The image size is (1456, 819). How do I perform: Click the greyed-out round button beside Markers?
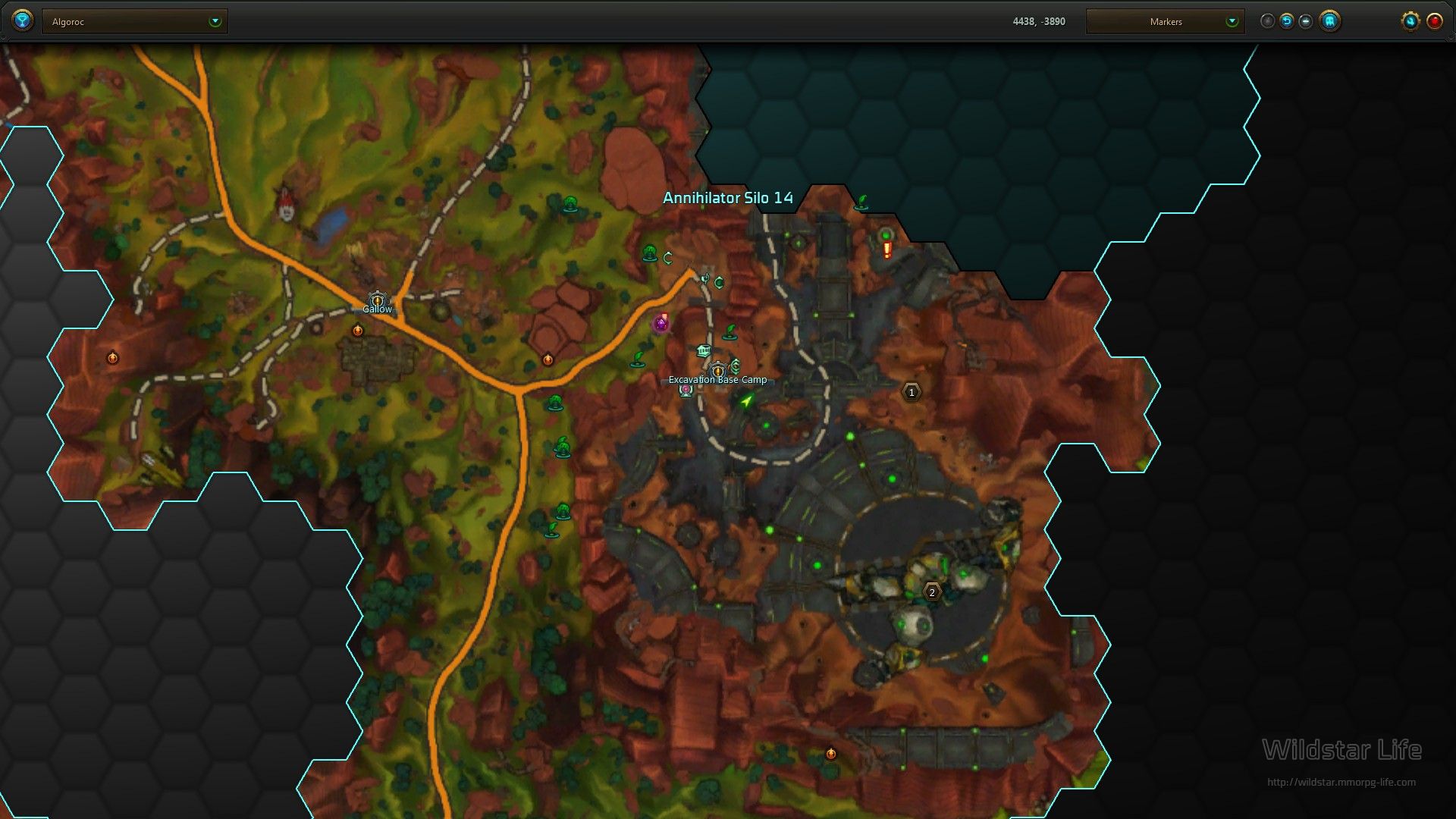click(x=1267, y=21)
